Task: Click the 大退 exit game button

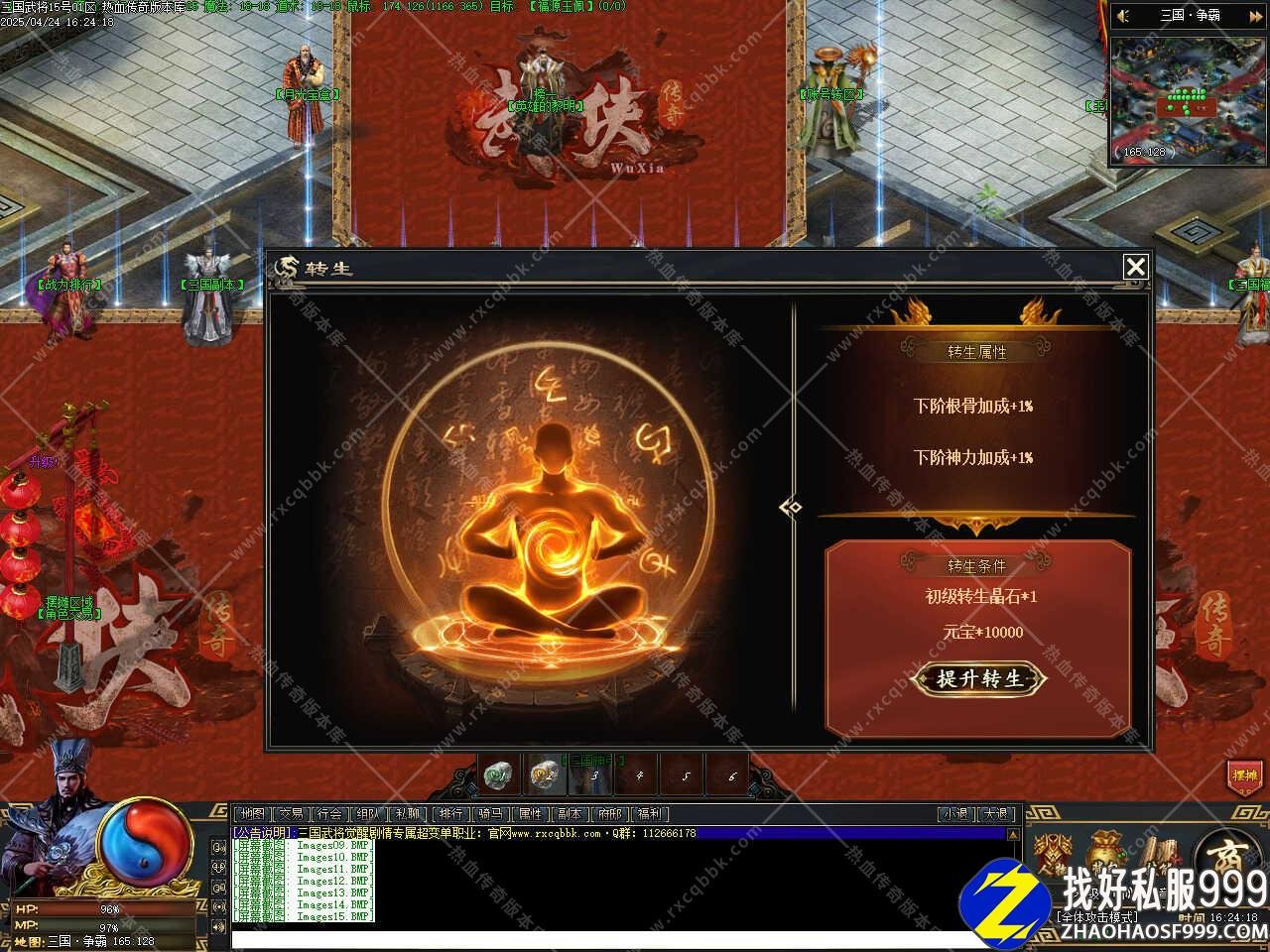Action: coord(997,813)
